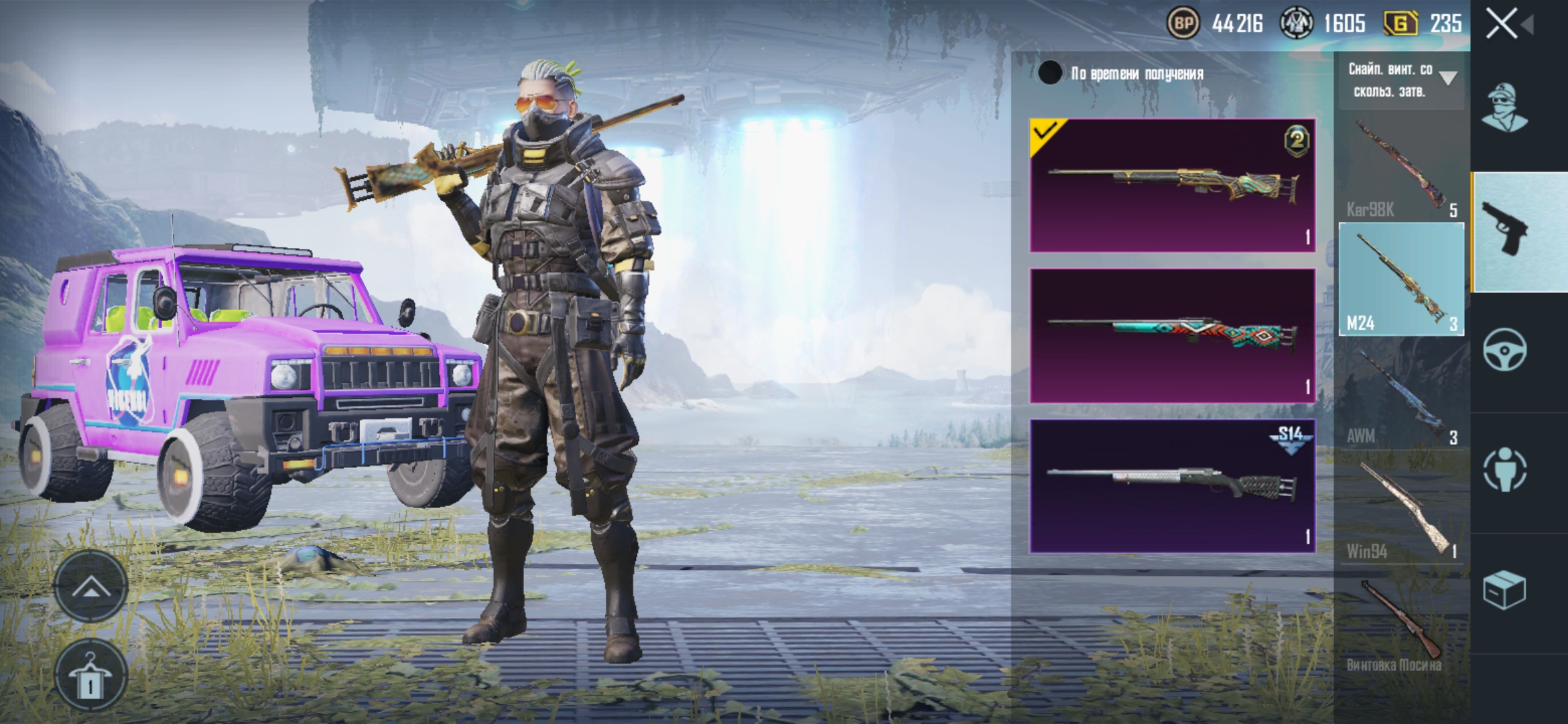Close the inventory screen with the X
Screen dimensions: 1568x724
1502,25
